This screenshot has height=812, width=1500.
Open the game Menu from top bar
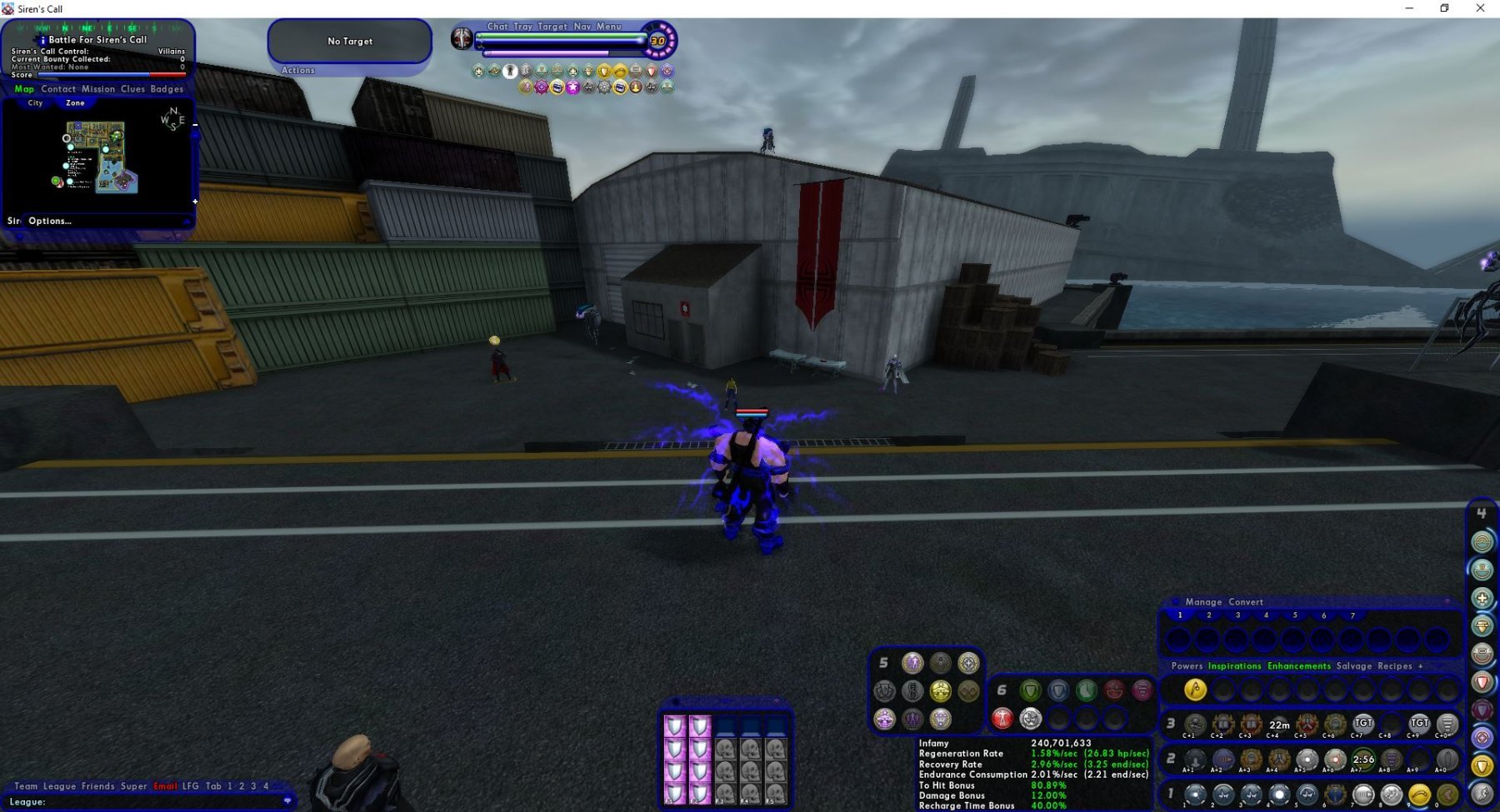click(609, 27)
